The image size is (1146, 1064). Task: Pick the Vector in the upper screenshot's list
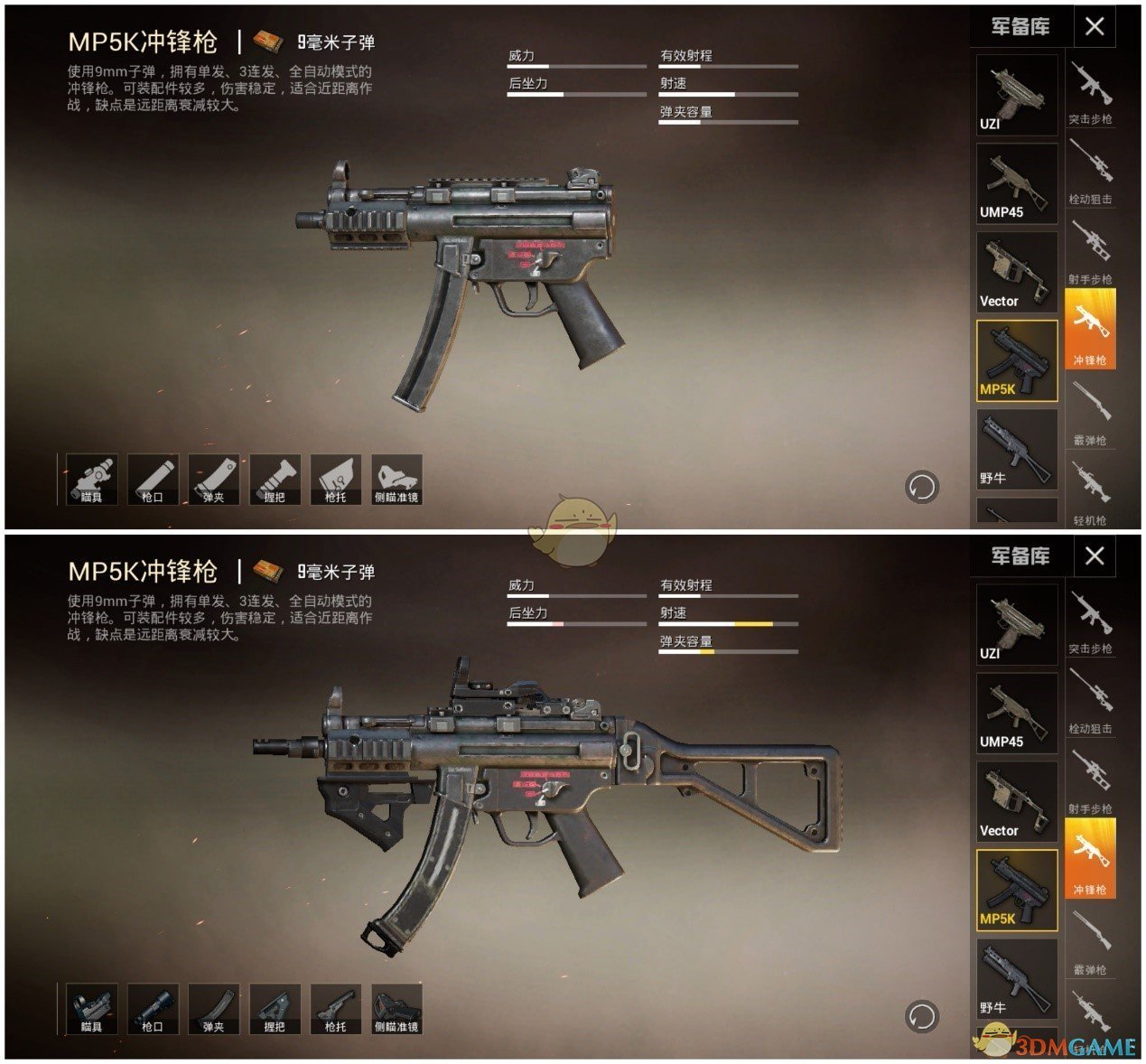(x=1016, y=272)
